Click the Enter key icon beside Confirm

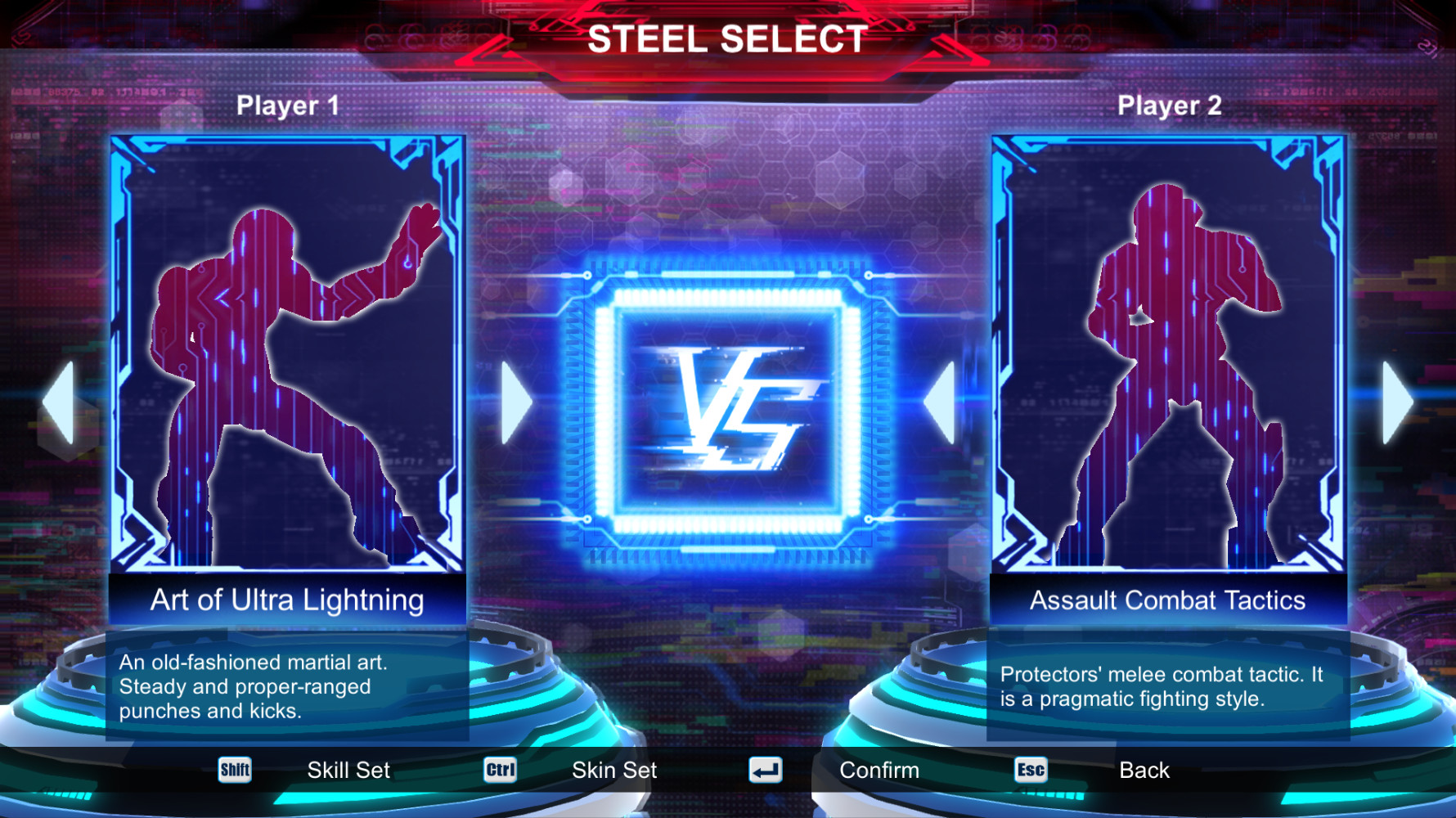click(765, 769)
